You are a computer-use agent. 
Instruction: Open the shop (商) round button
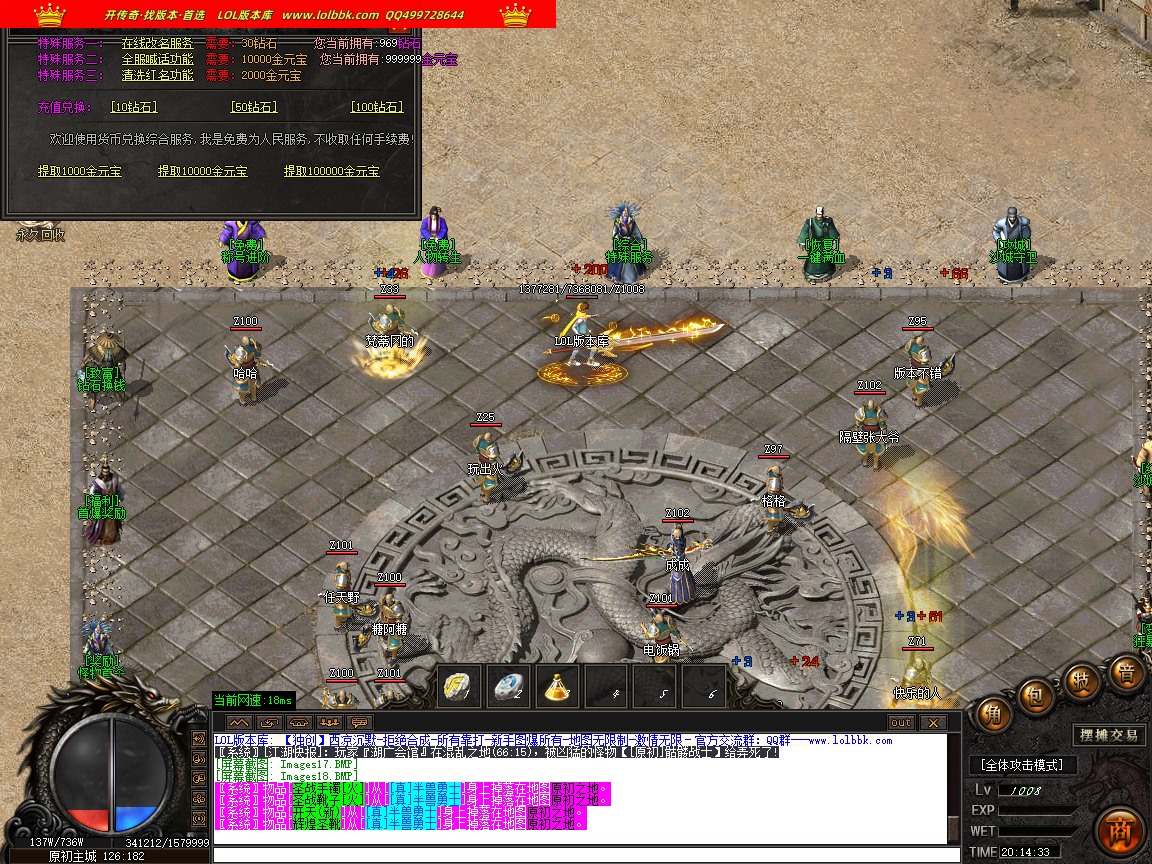1119,830
